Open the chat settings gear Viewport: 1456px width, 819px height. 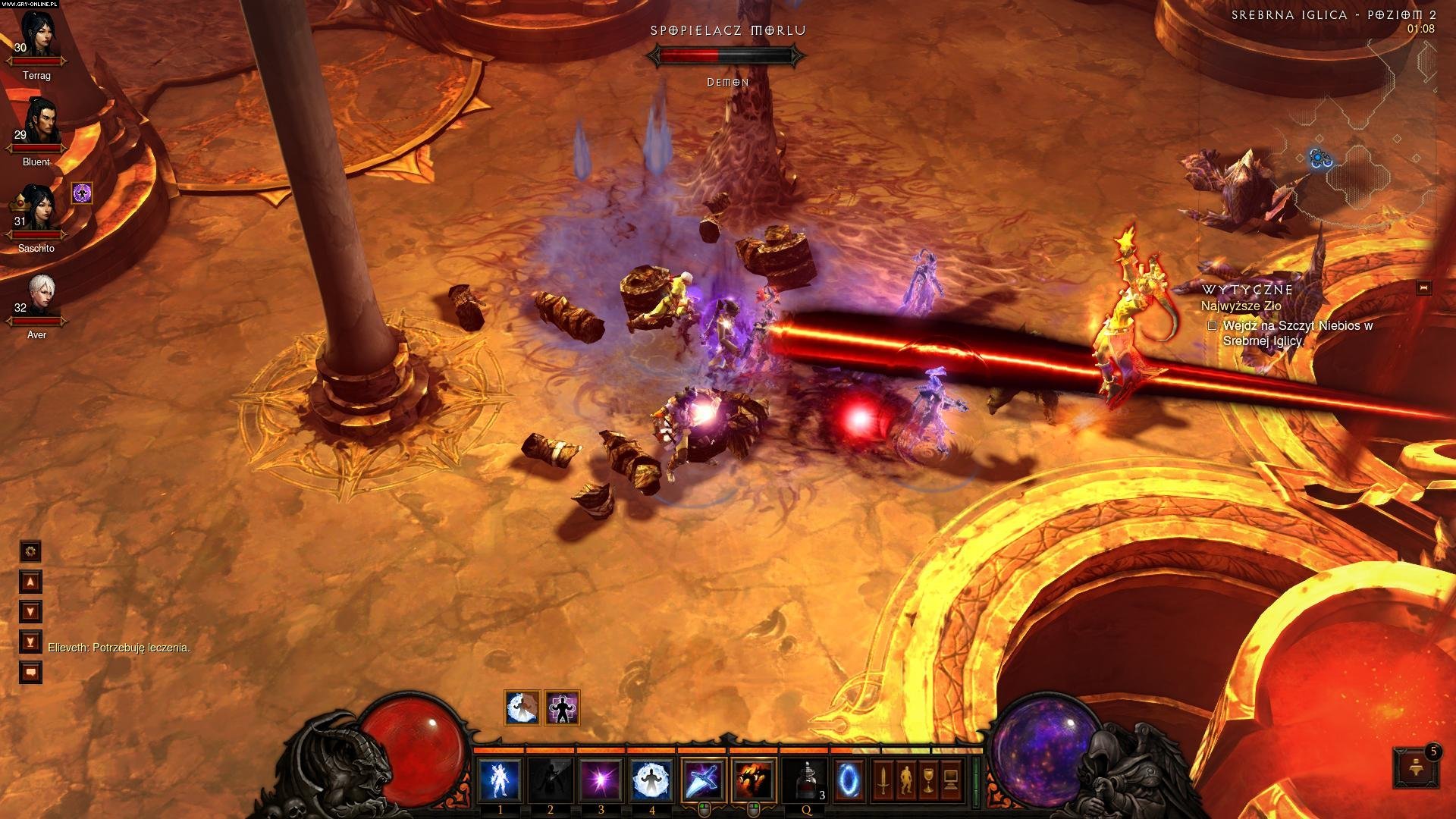[30, 551]
